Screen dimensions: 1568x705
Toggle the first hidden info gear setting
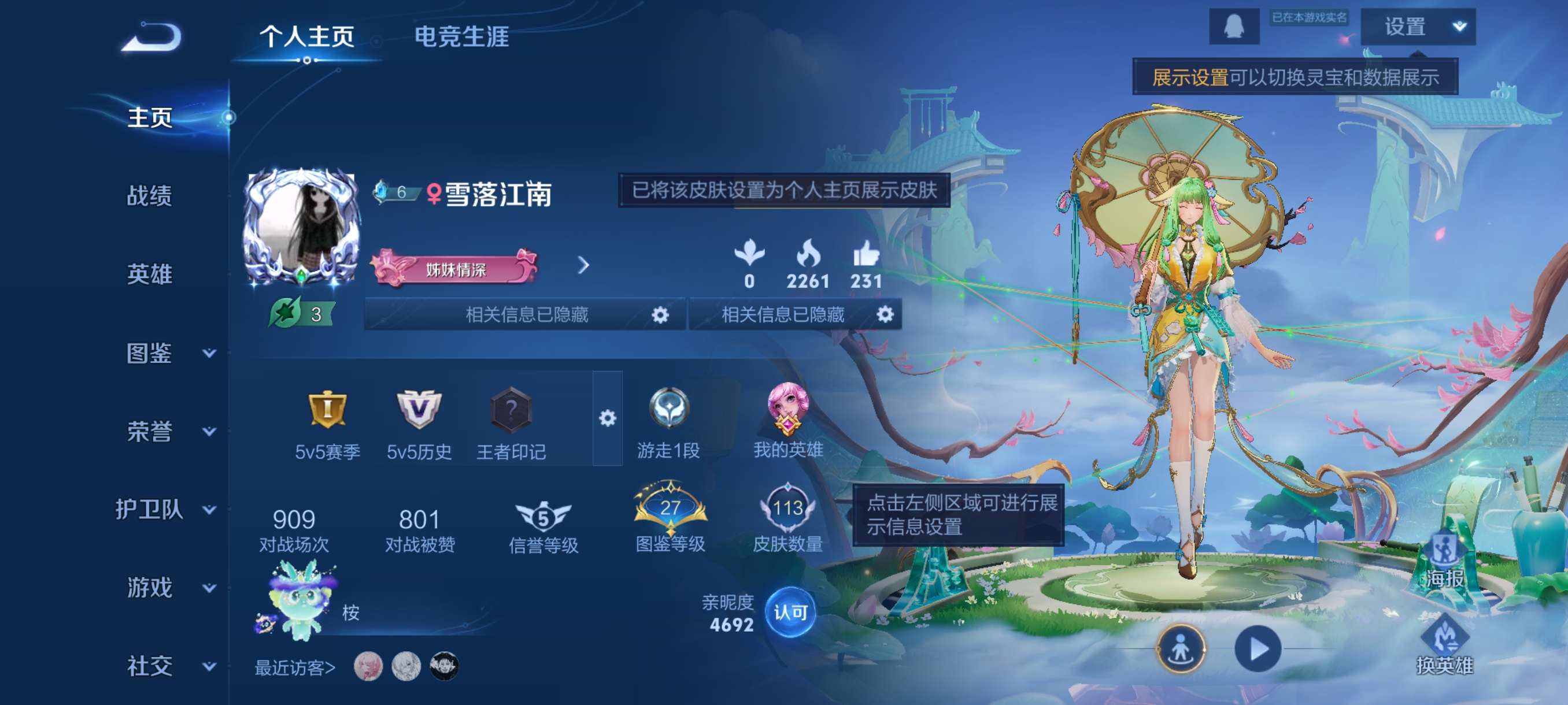point(660,315)
